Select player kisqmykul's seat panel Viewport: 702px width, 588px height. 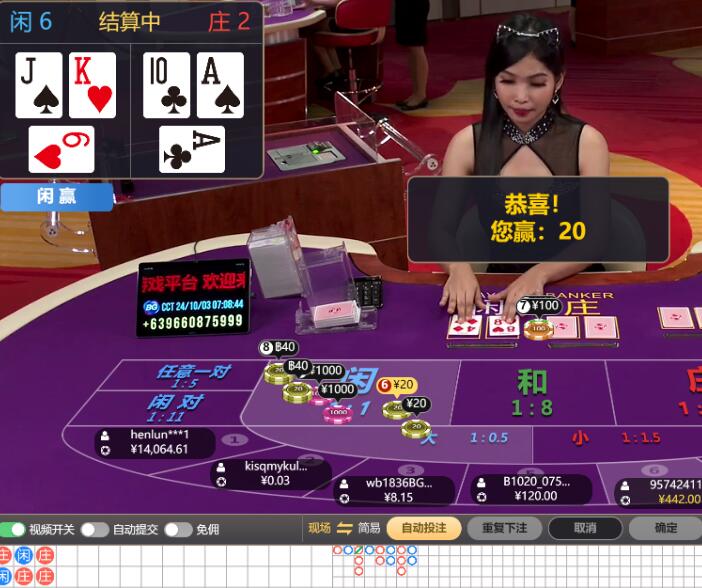point(272,473)
